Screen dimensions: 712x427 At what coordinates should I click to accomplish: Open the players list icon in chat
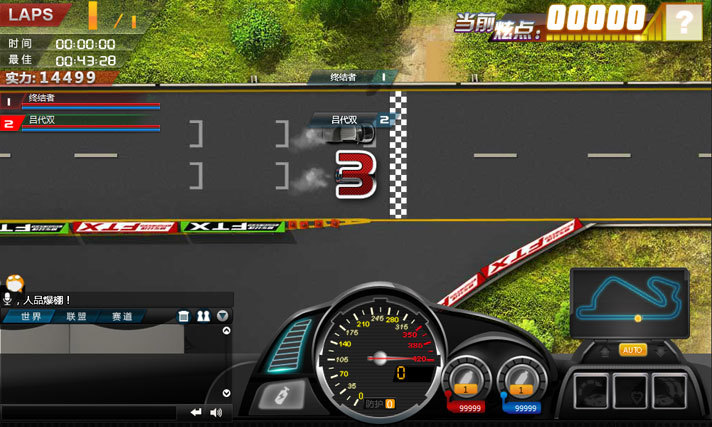click(x=203, y=316)
